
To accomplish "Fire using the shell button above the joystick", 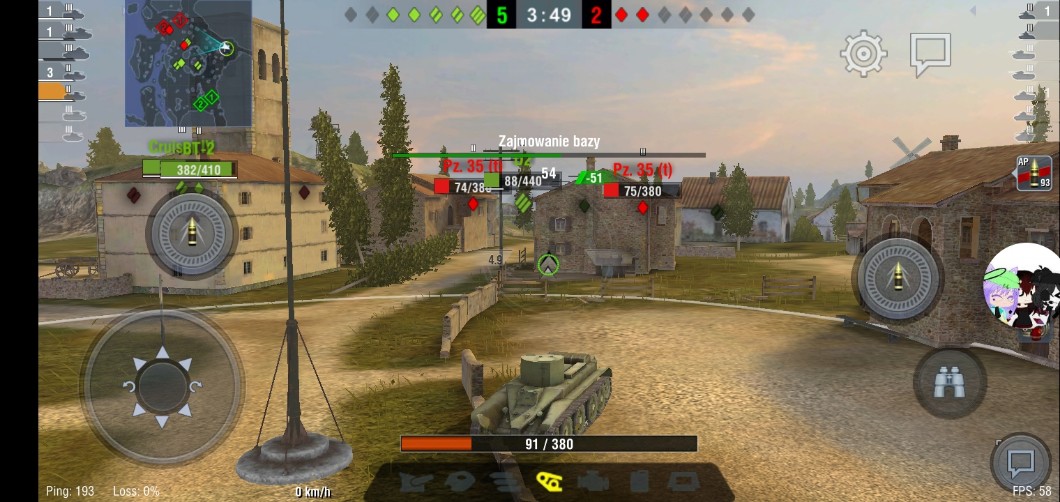I will tap(191, 234).
